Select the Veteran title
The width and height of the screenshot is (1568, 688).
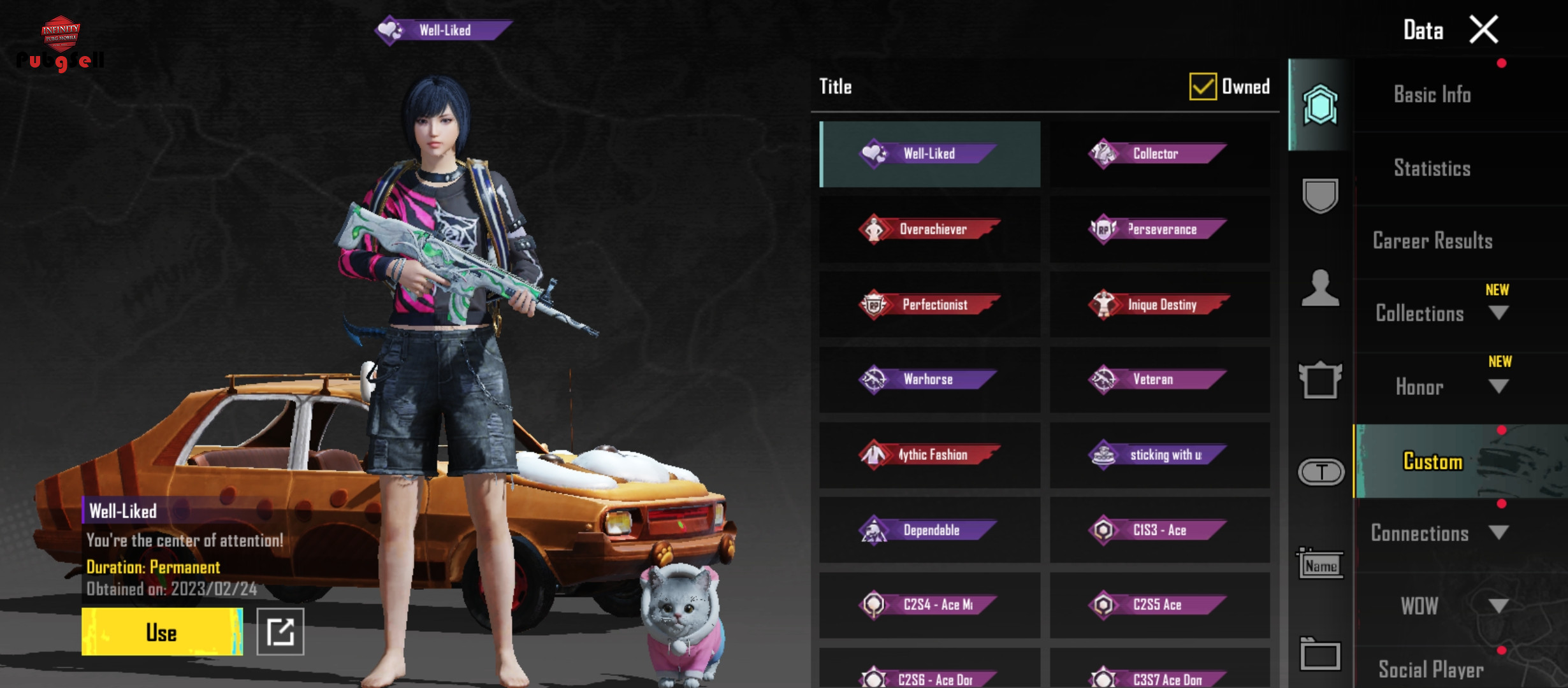[1159, 380]
